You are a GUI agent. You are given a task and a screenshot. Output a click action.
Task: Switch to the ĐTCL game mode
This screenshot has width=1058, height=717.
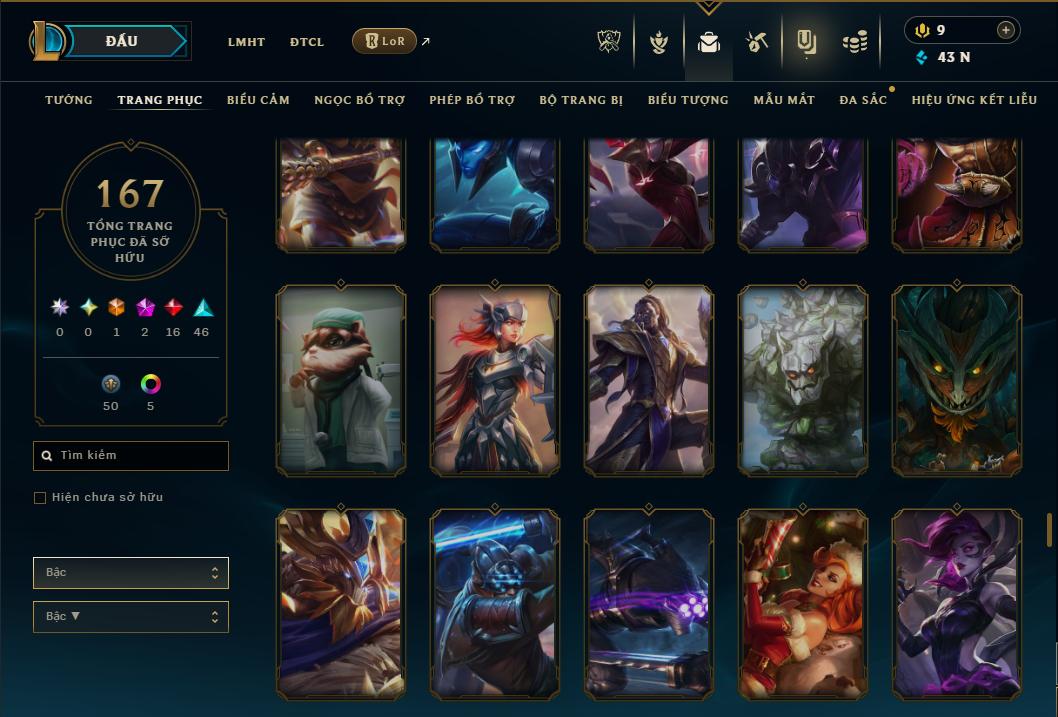point(307,42)
